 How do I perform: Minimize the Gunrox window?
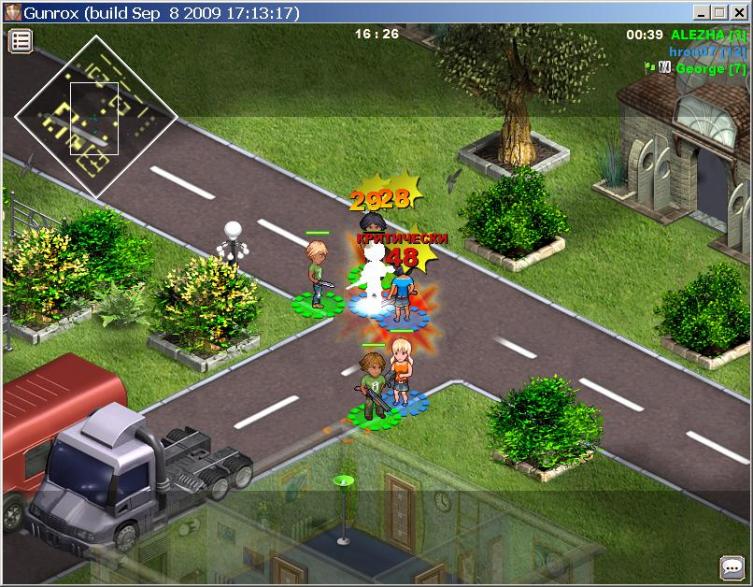coord(701,12)
